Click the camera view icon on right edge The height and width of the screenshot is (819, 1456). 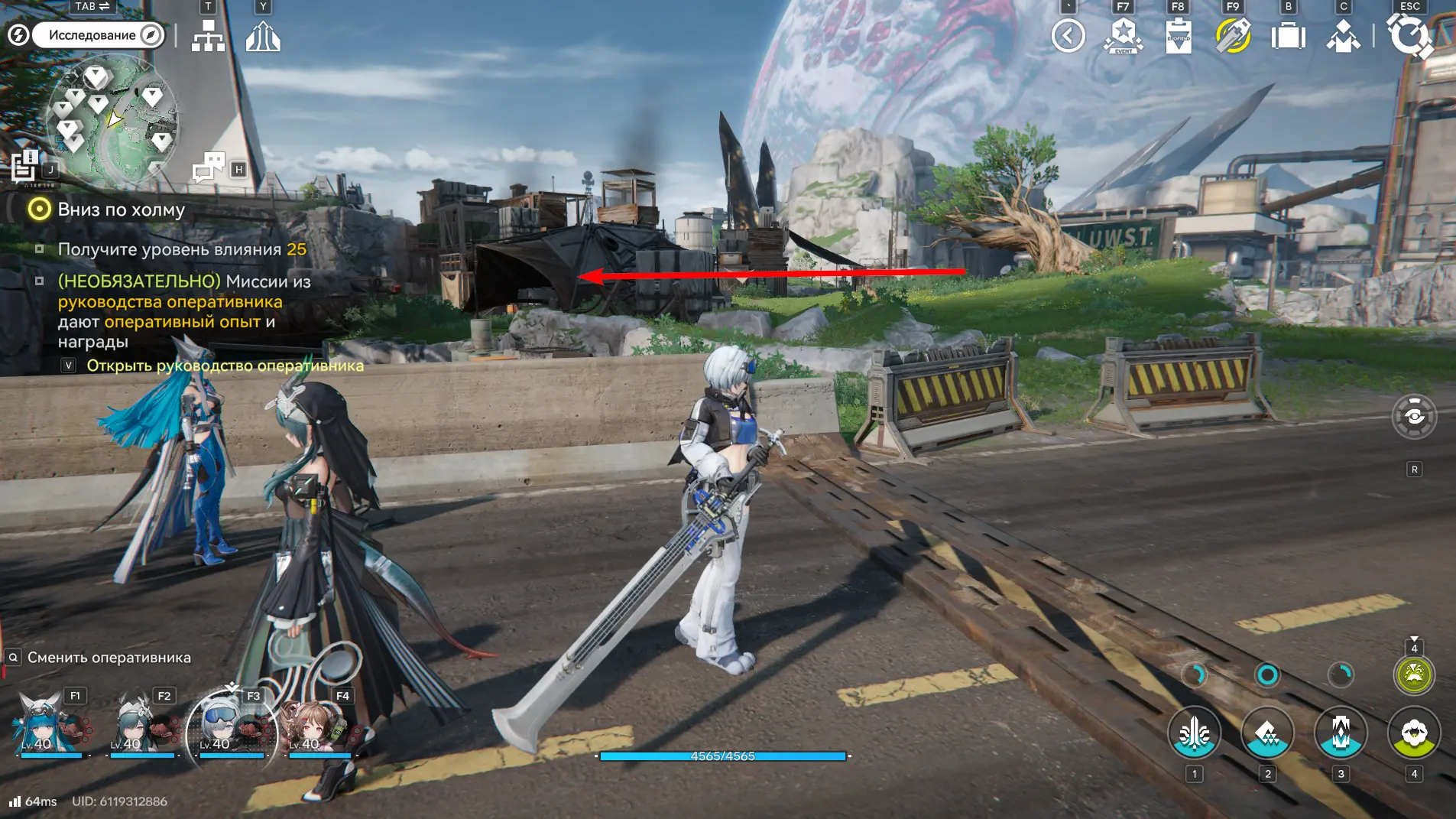(1414, 417)
